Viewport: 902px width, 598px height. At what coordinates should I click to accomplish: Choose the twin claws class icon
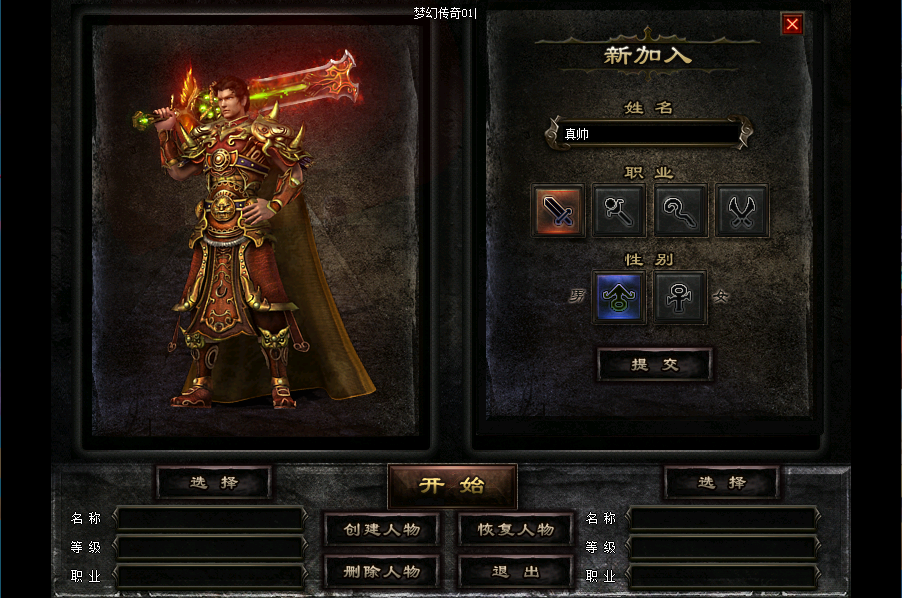742,210
